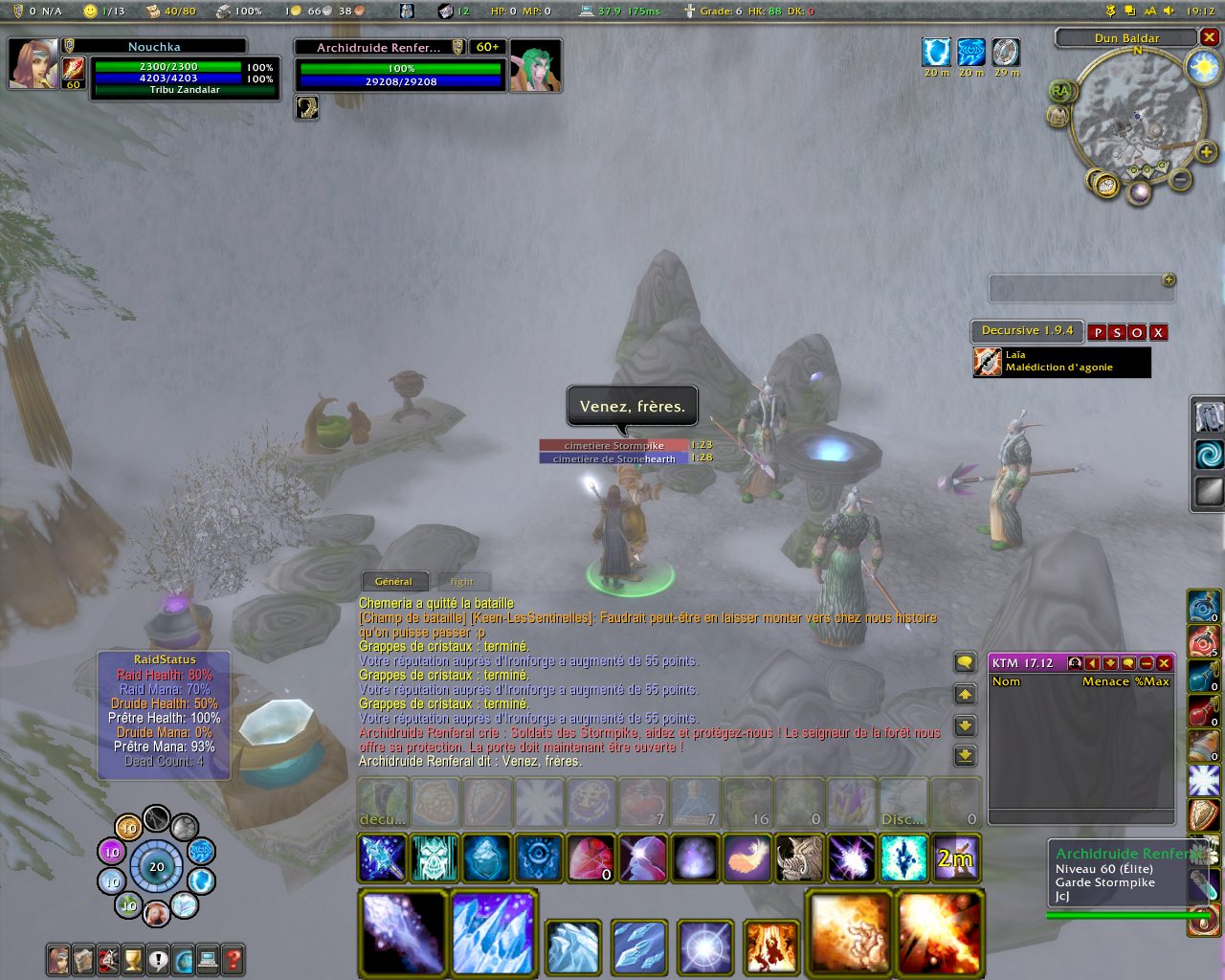Open the red question mark help button
Image resolution: width=1225 pixels, height=980 pixels.
(233, 958)
